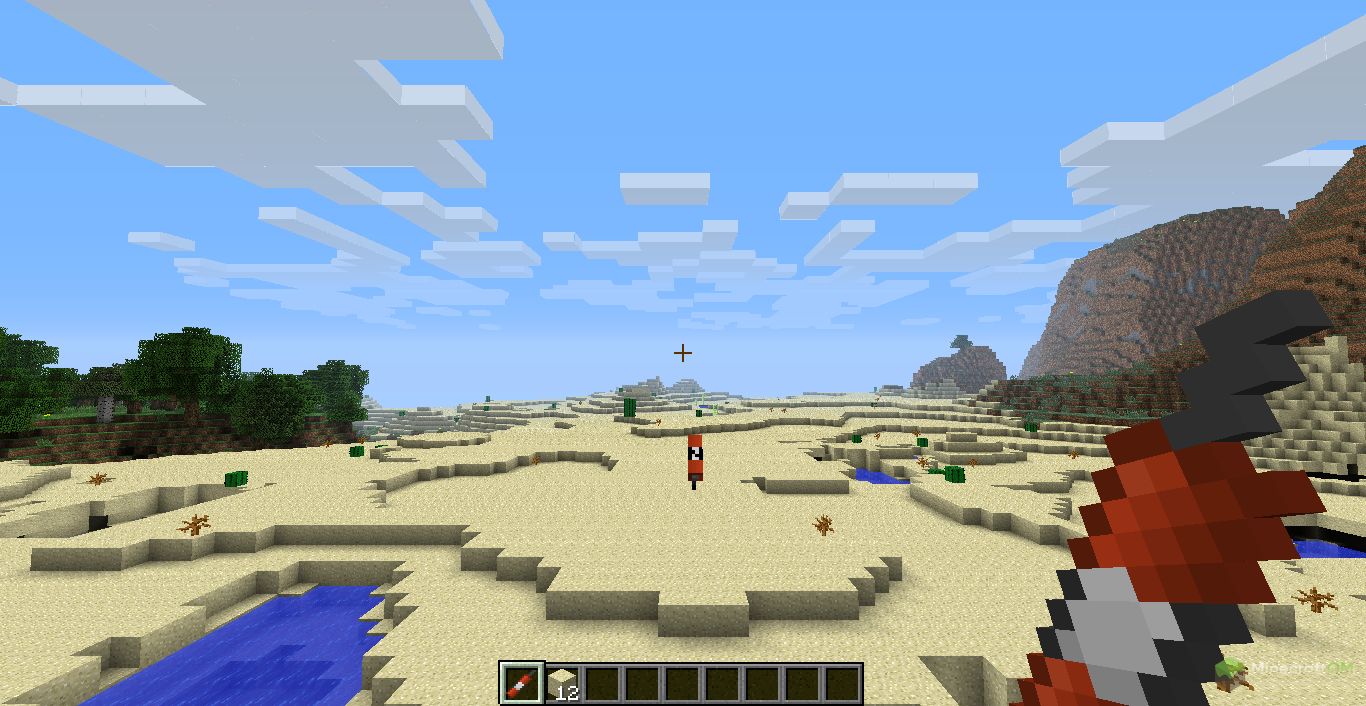The image size is (1366, 706).
Task: Select the red dynamite stick hotbar slot
Action: 522,684
